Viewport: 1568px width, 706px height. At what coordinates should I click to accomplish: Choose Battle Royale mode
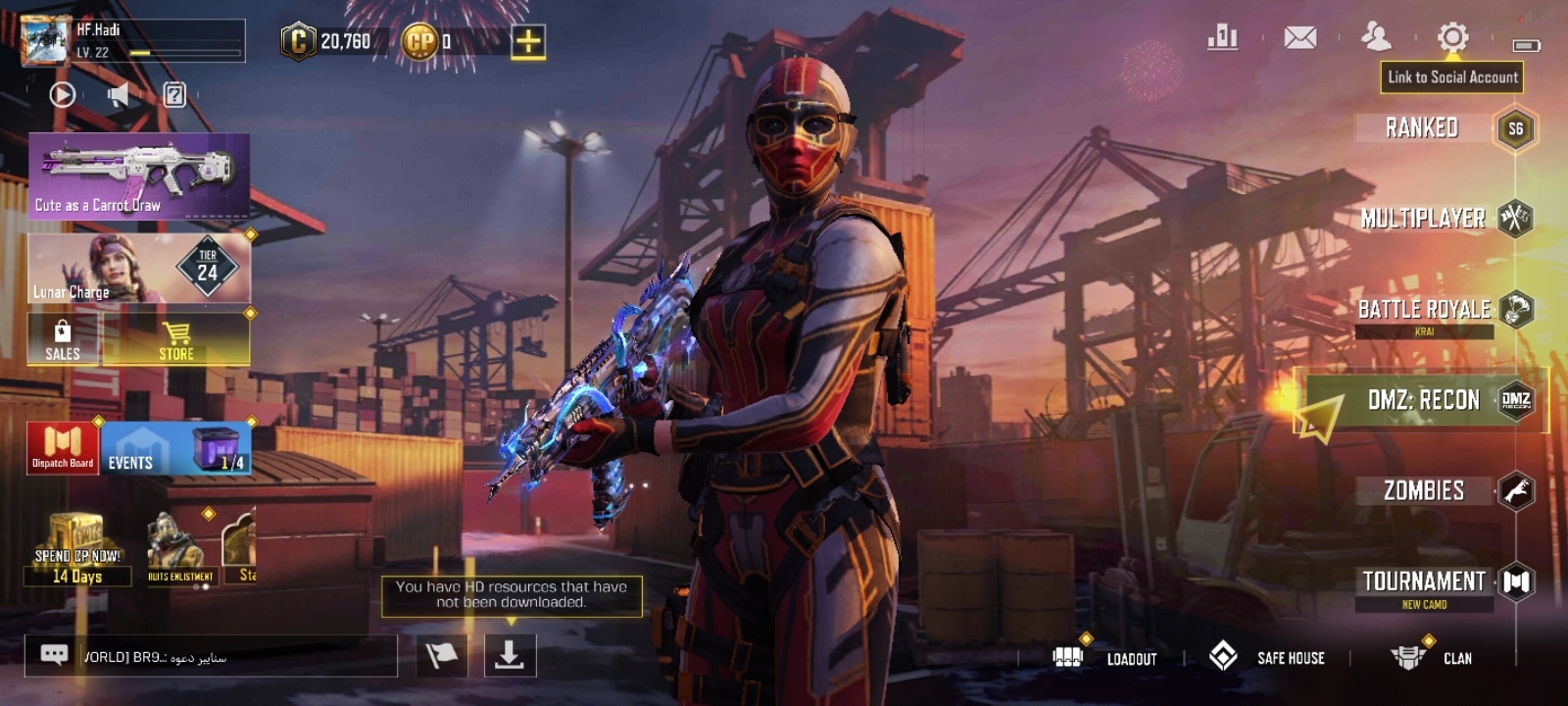(x=1425, y=310)
